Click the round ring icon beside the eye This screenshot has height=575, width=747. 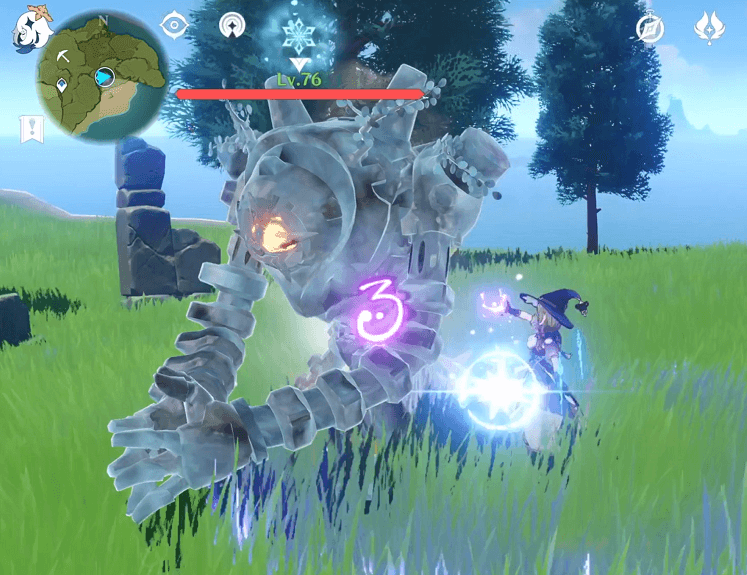point(232,25)
